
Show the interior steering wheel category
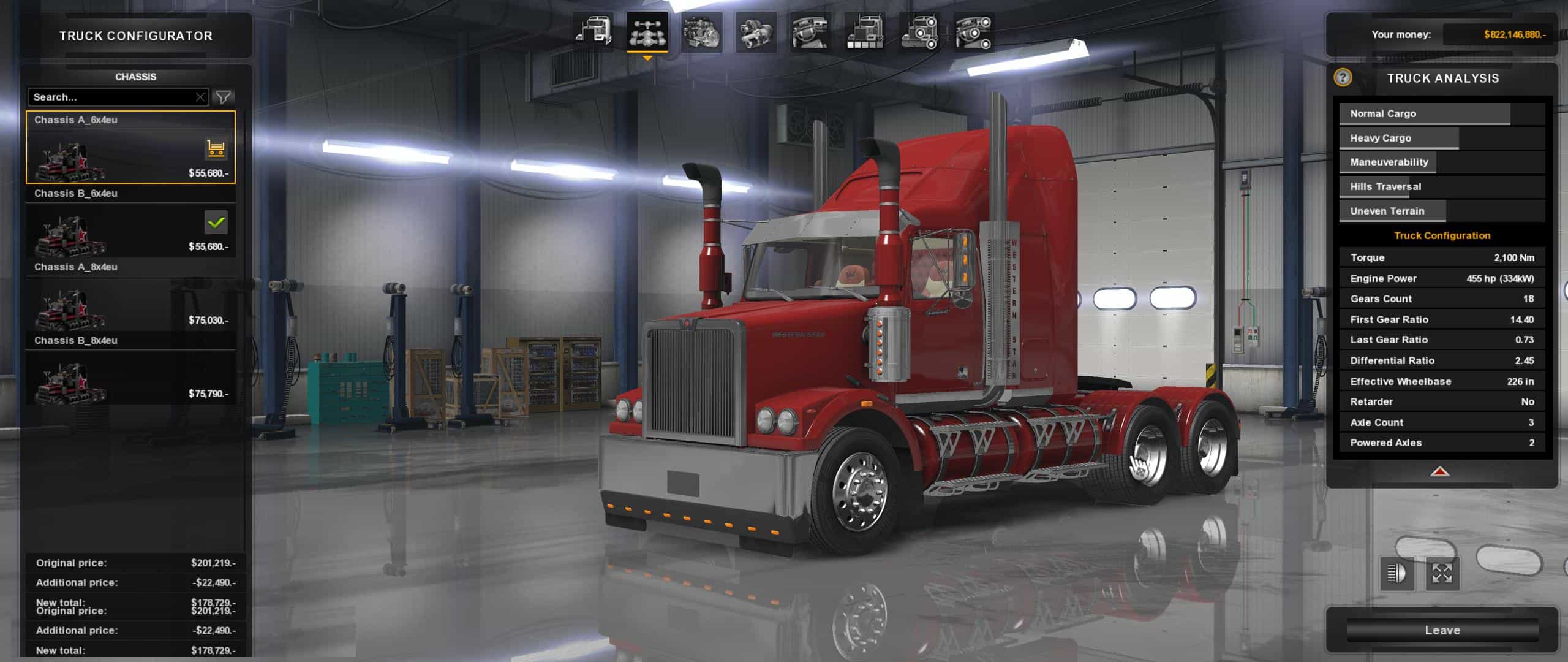pos(810,32)
